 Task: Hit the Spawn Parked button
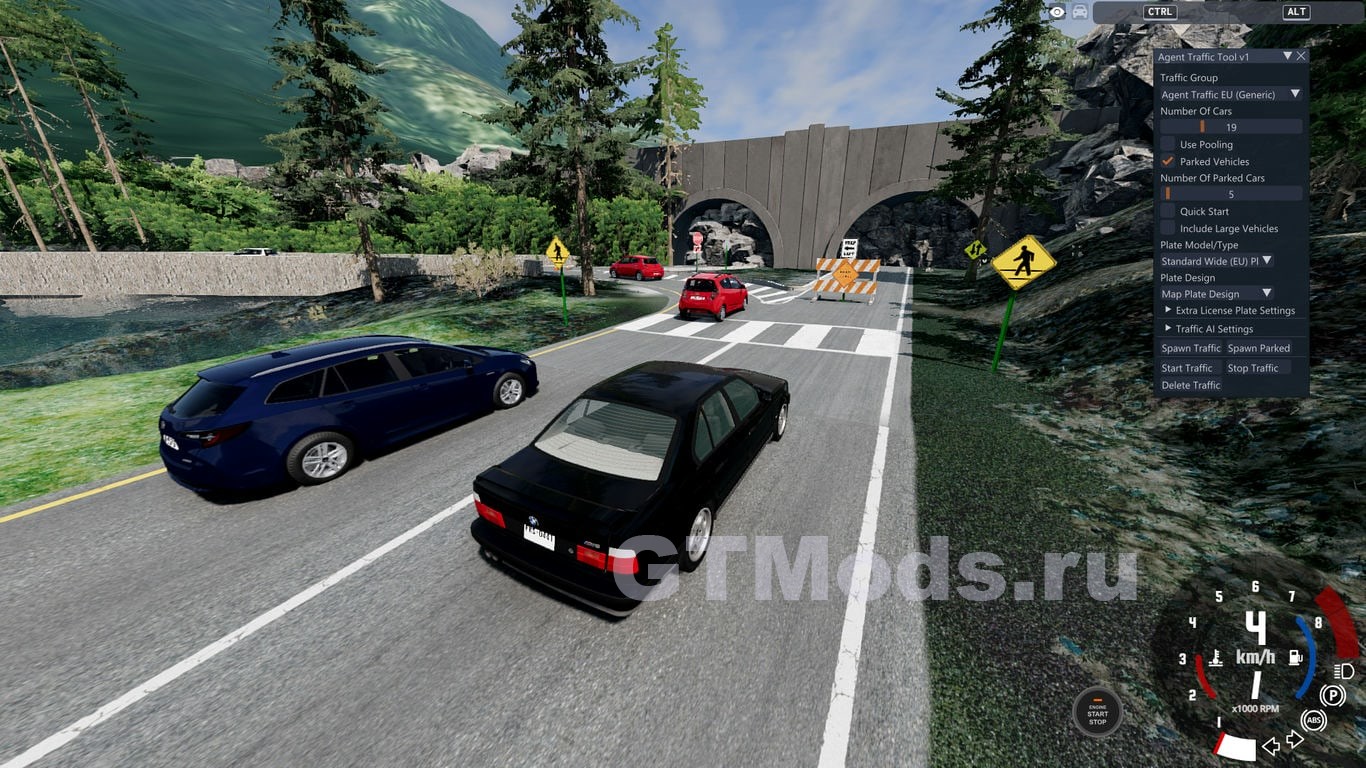point(1258,348)
